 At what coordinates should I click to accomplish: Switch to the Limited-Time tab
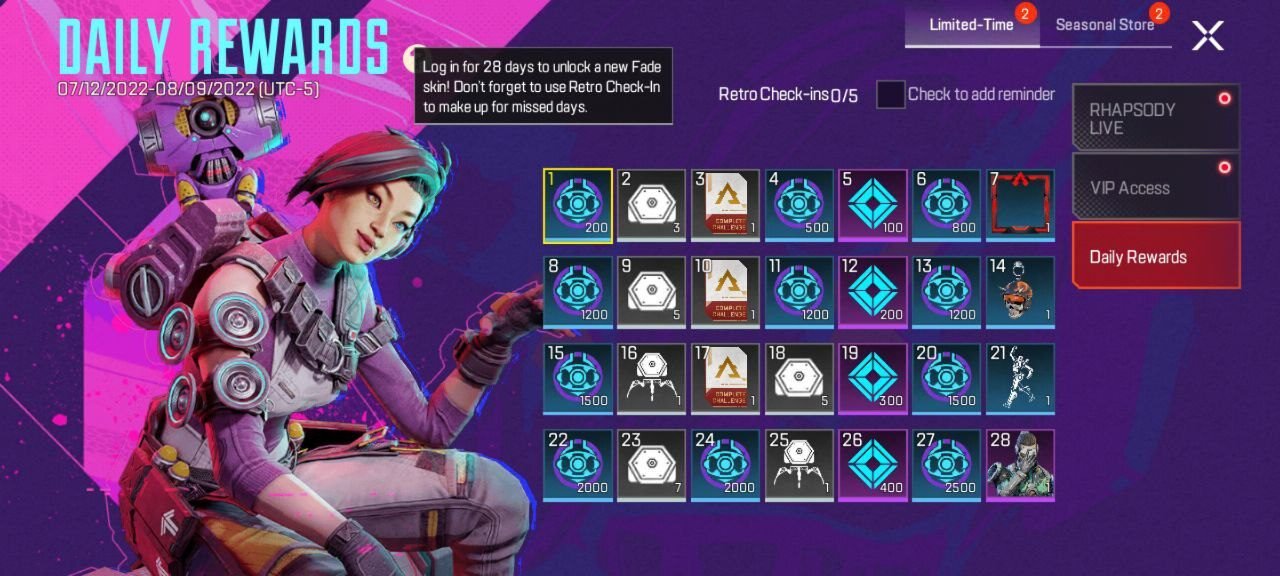pos(971,25)
